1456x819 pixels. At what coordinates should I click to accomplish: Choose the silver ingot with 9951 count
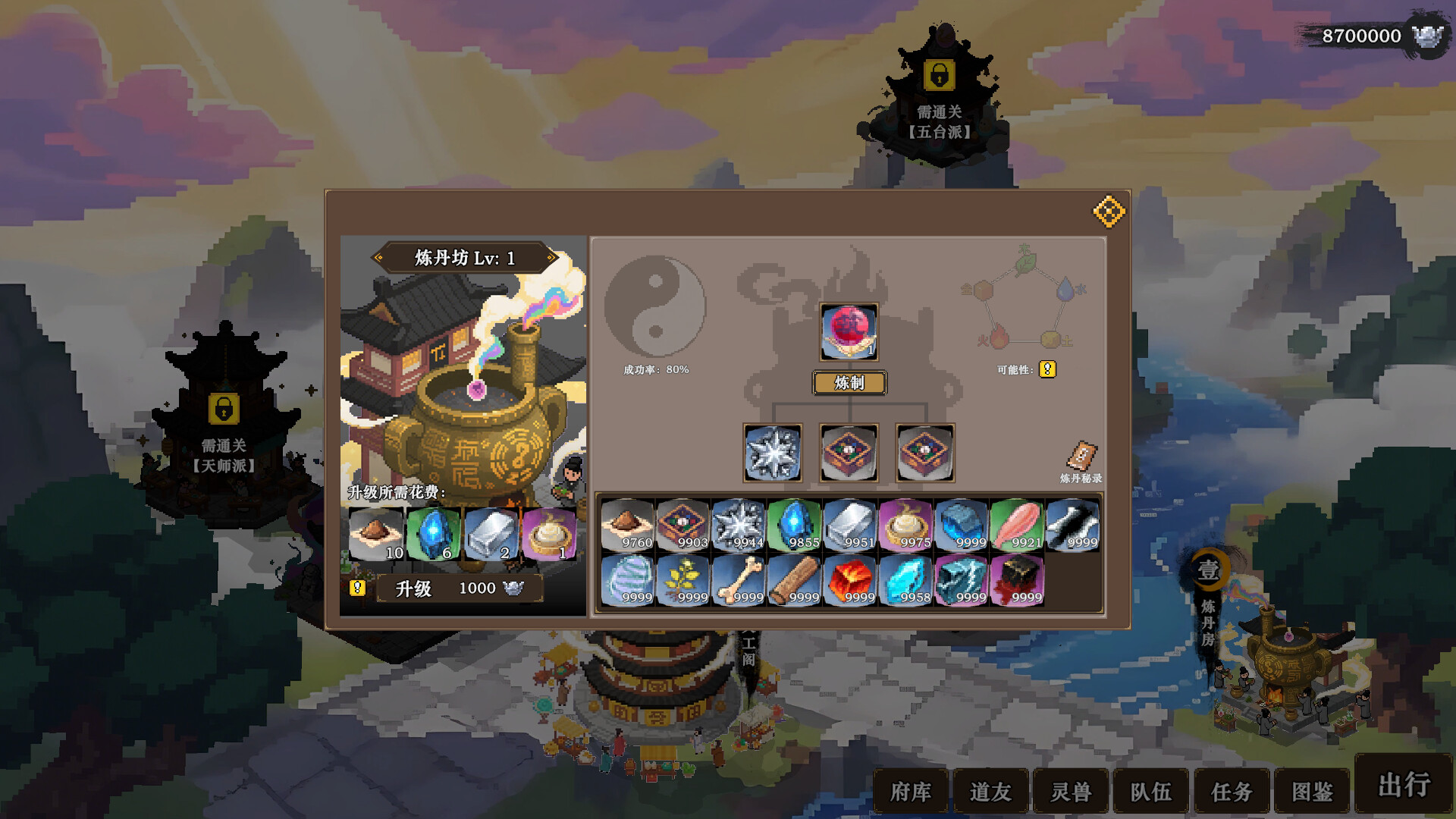click(x=849, y=525)
